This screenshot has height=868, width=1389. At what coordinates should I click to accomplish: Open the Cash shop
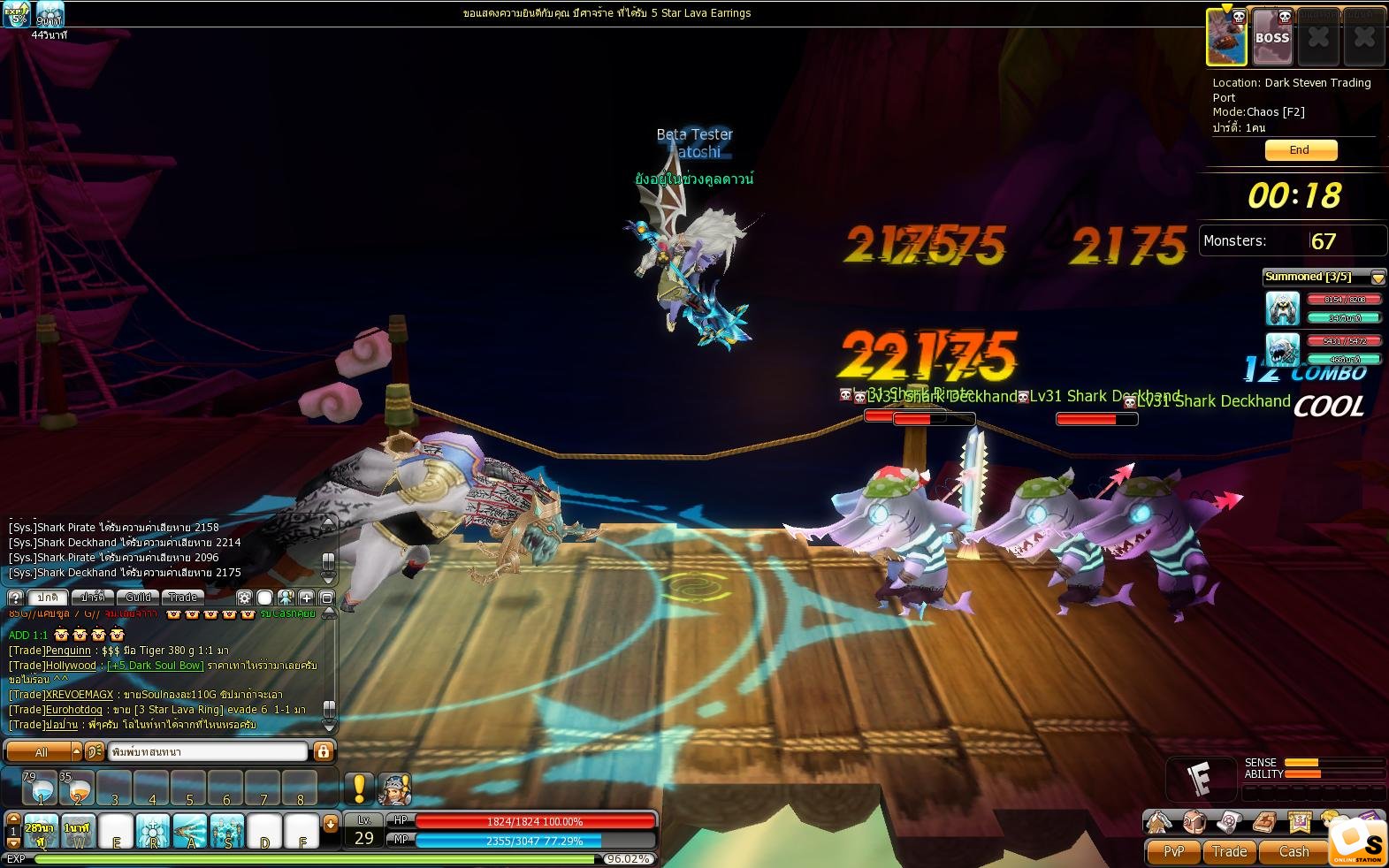pyautogui.click(x=1294, y=851)
